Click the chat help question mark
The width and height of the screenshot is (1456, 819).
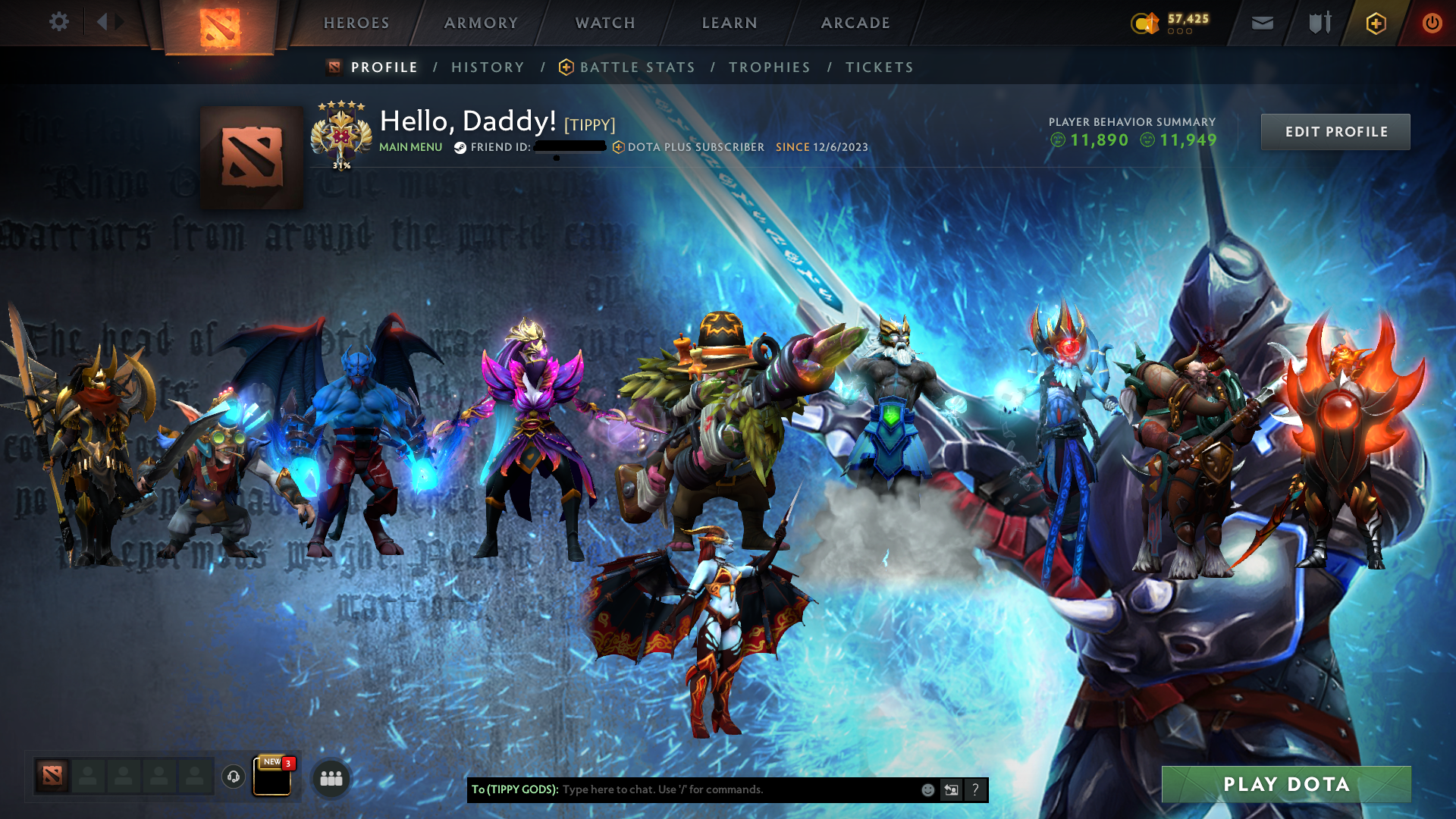pos(976,789)
